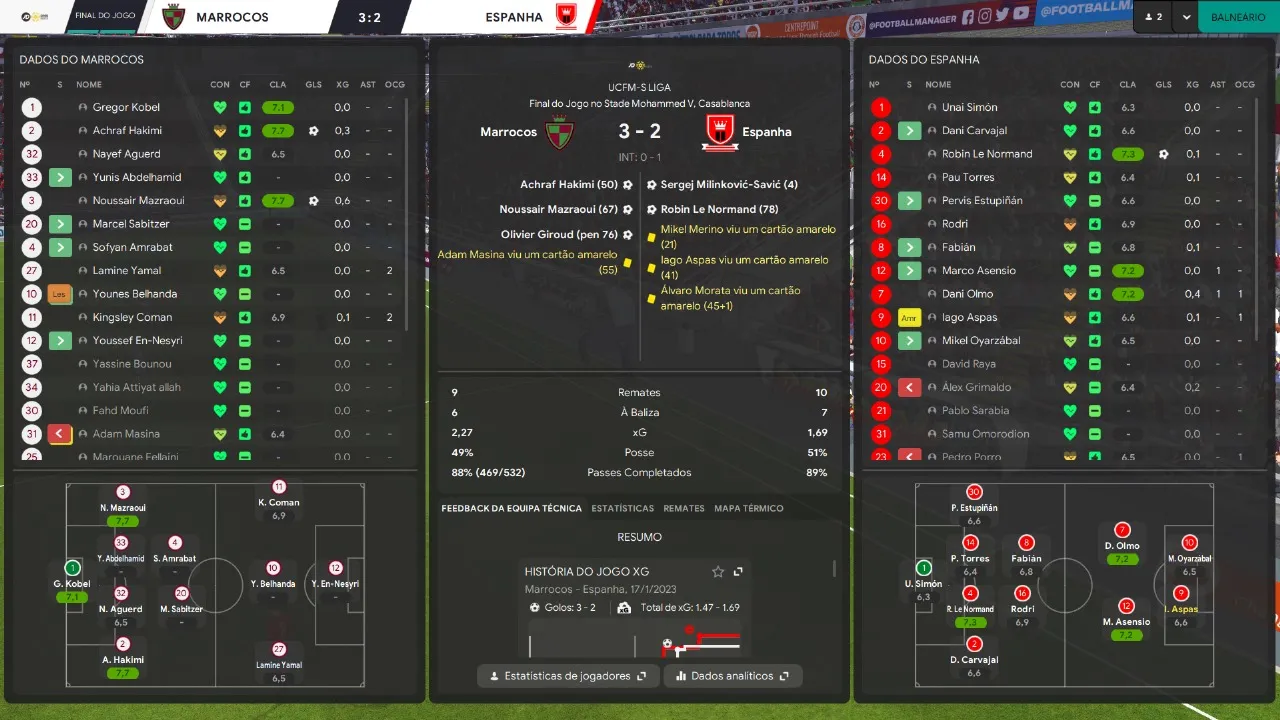Select Feedback da Equipa Técnica tab
The image size is (1280, 720).
tap(511, 508)
